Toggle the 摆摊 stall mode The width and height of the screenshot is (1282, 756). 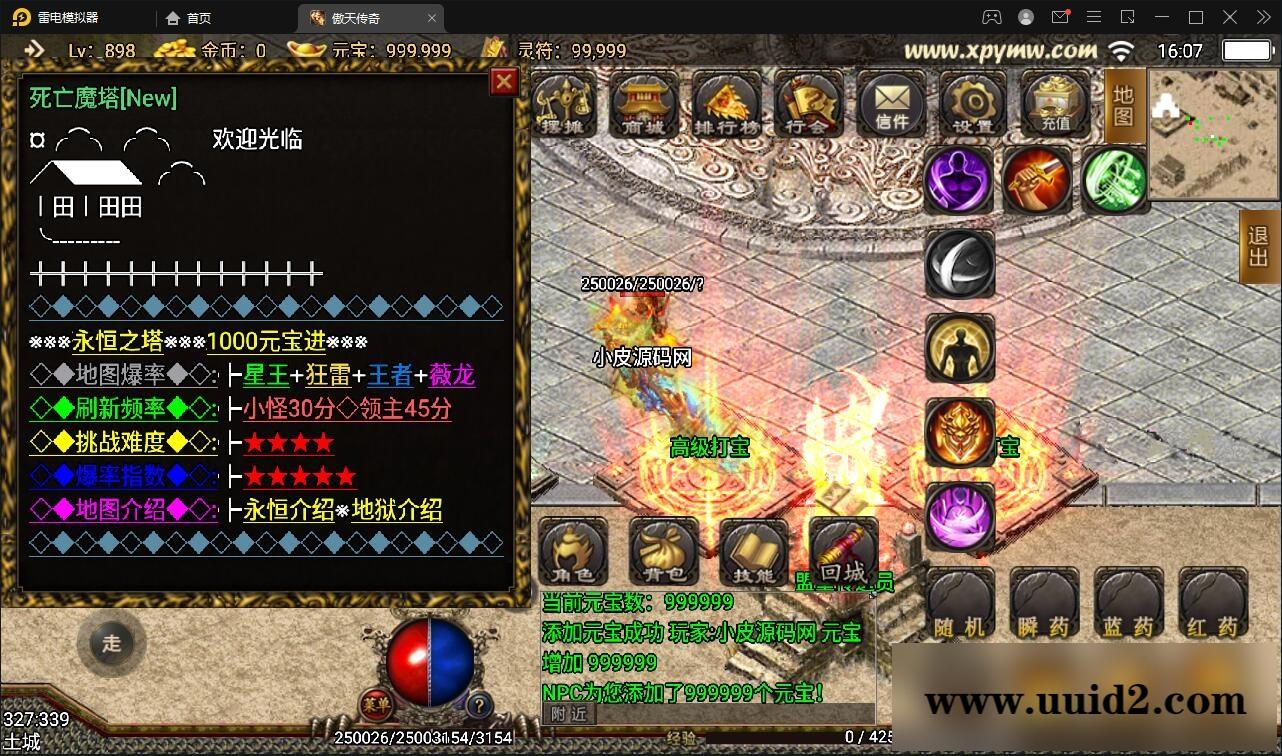click(566, 103)
